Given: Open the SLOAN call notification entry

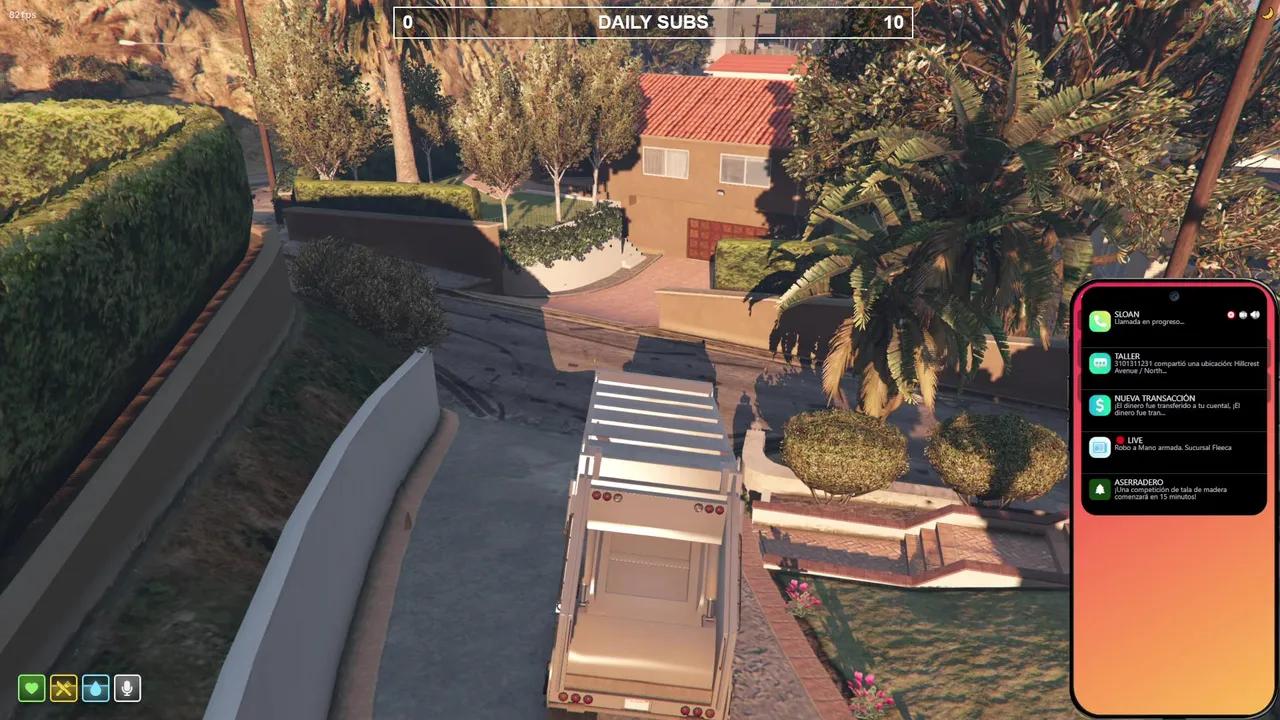Looking at the screenshot, I should [x=1160, y=318].
